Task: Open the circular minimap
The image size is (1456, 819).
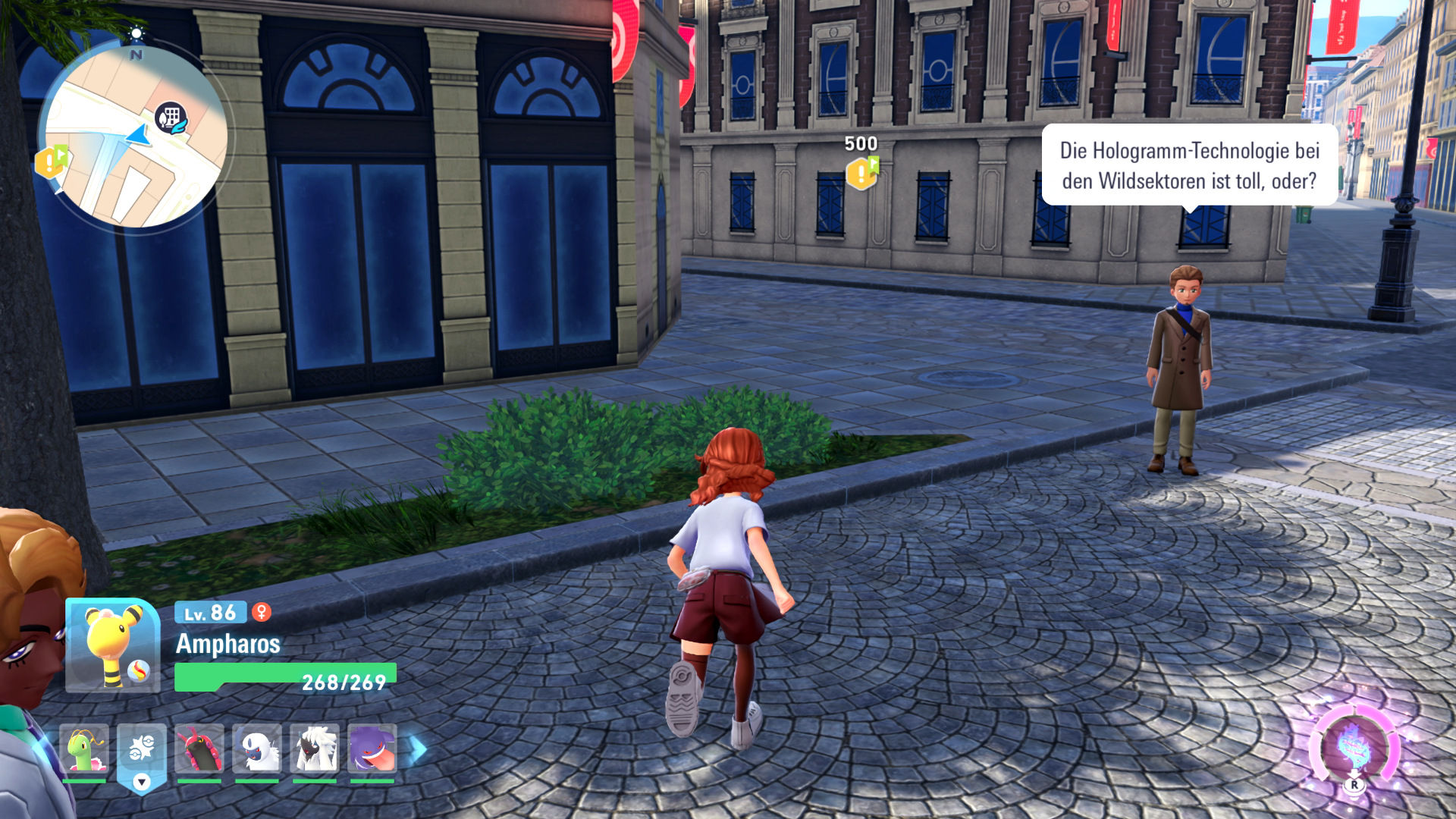Action: tap(135, 136)
